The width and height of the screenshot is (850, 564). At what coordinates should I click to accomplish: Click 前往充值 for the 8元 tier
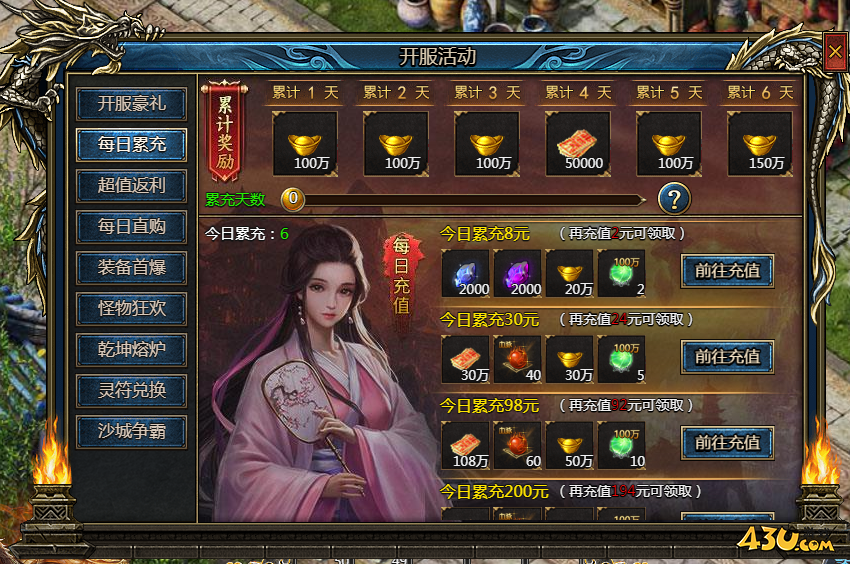pos(727,270)
